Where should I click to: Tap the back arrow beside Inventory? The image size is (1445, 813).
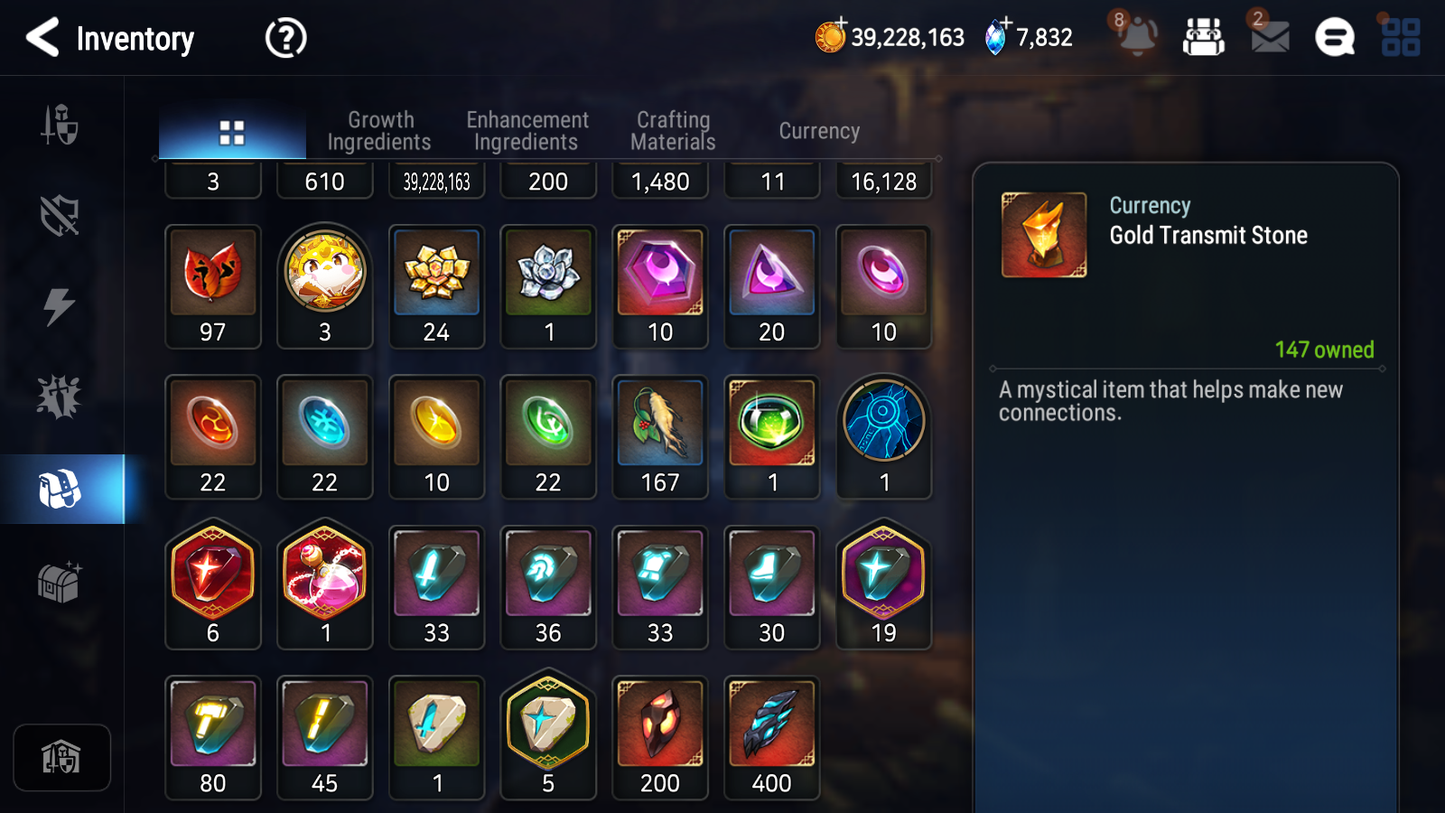(x=42, y=38)
